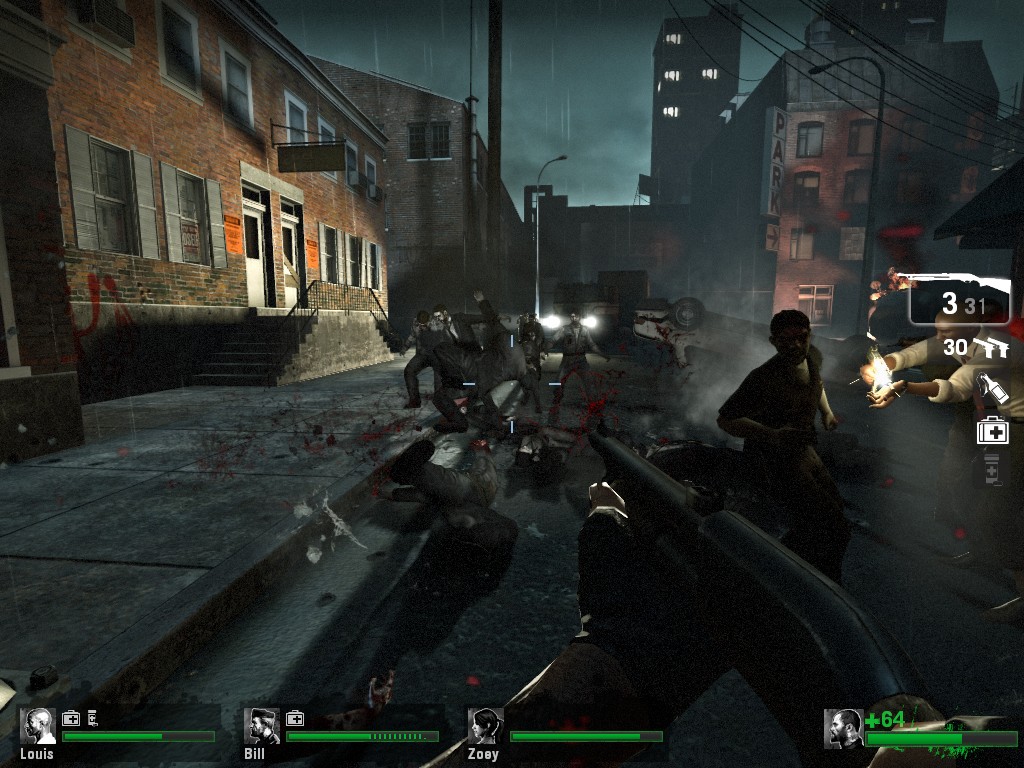Click the pills icon beside Louis
This screenshot has width=1024, height=768.
92,718
